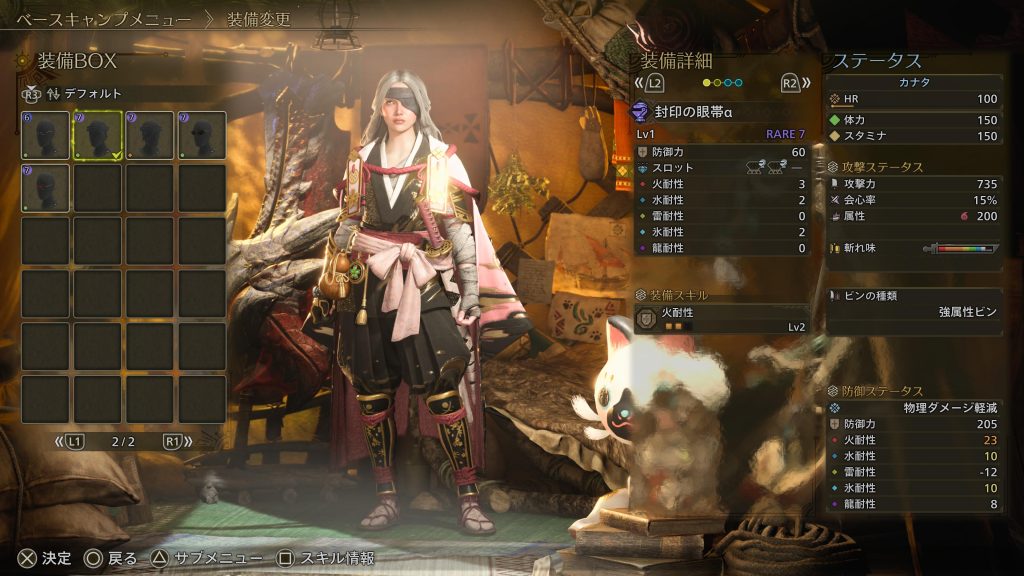Select the red-eyed head armor slot

[45, 187]
